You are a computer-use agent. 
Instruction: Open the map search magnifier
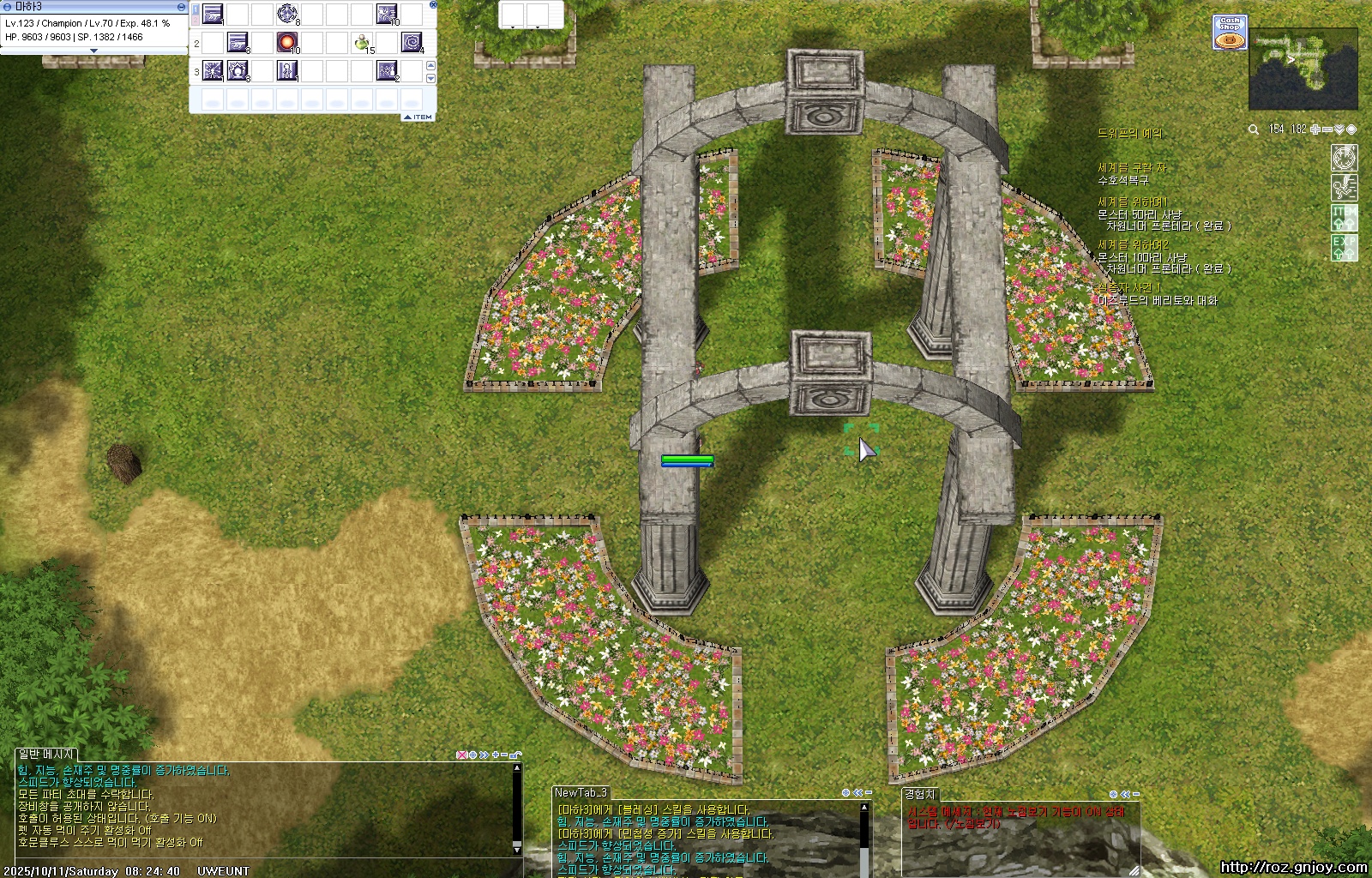click(x=1254, y=129)
